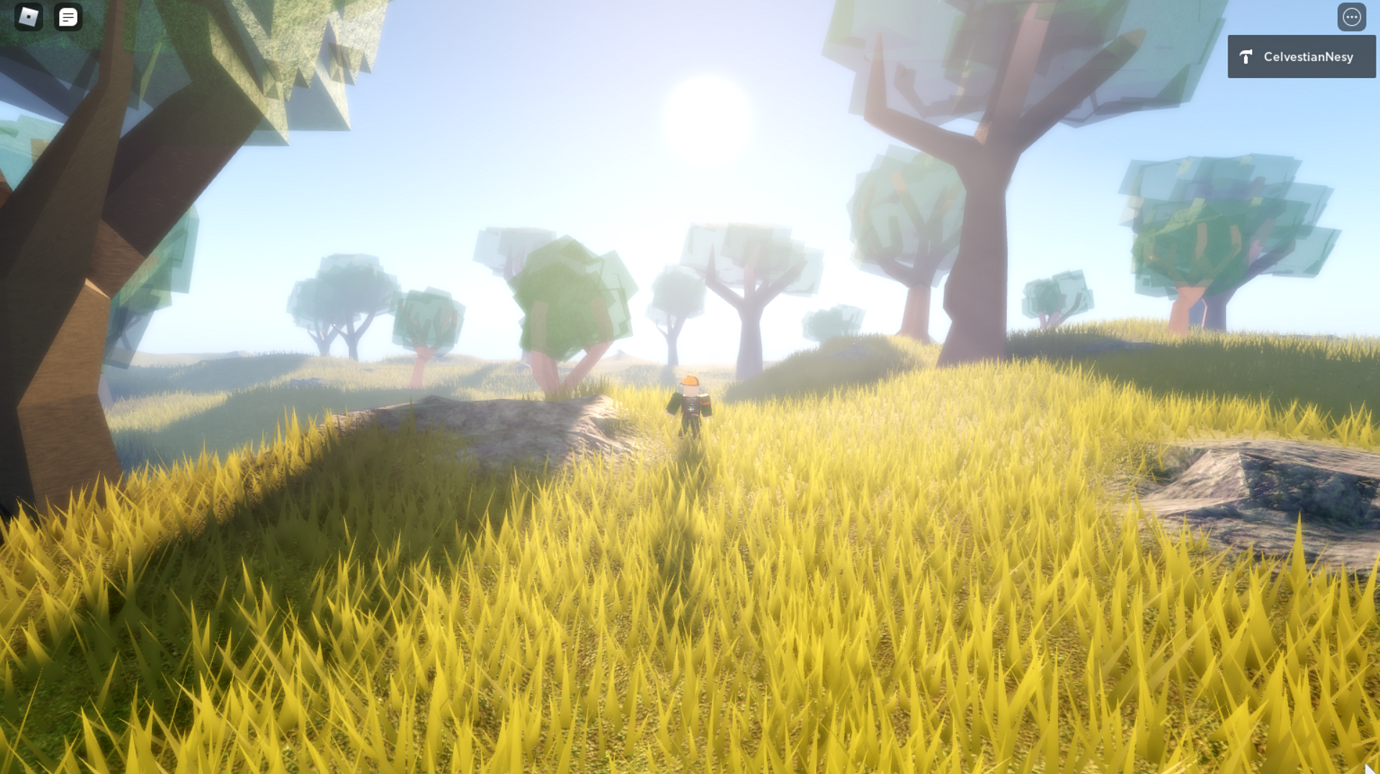Click the character's orange hard hat
This screenshot has width=1380, height=774.
point(690,382)
